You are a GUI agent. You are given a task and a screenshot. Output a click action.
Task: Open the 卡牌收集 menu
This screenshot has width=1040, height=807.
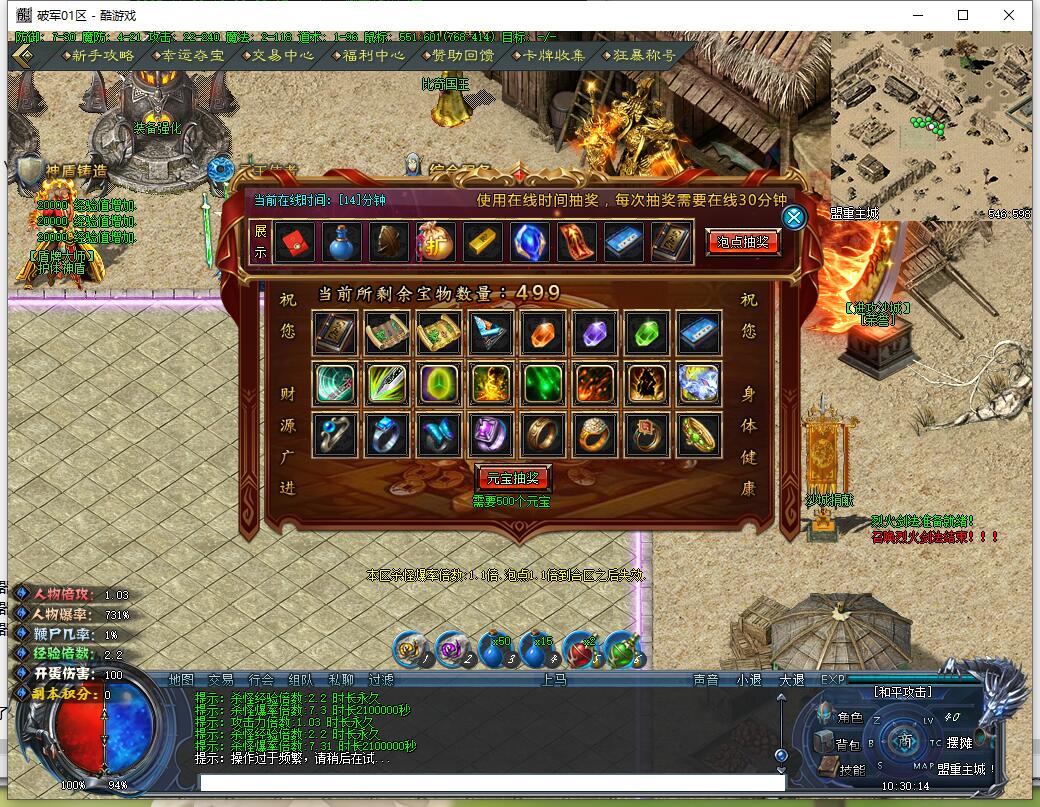(548, 55)
